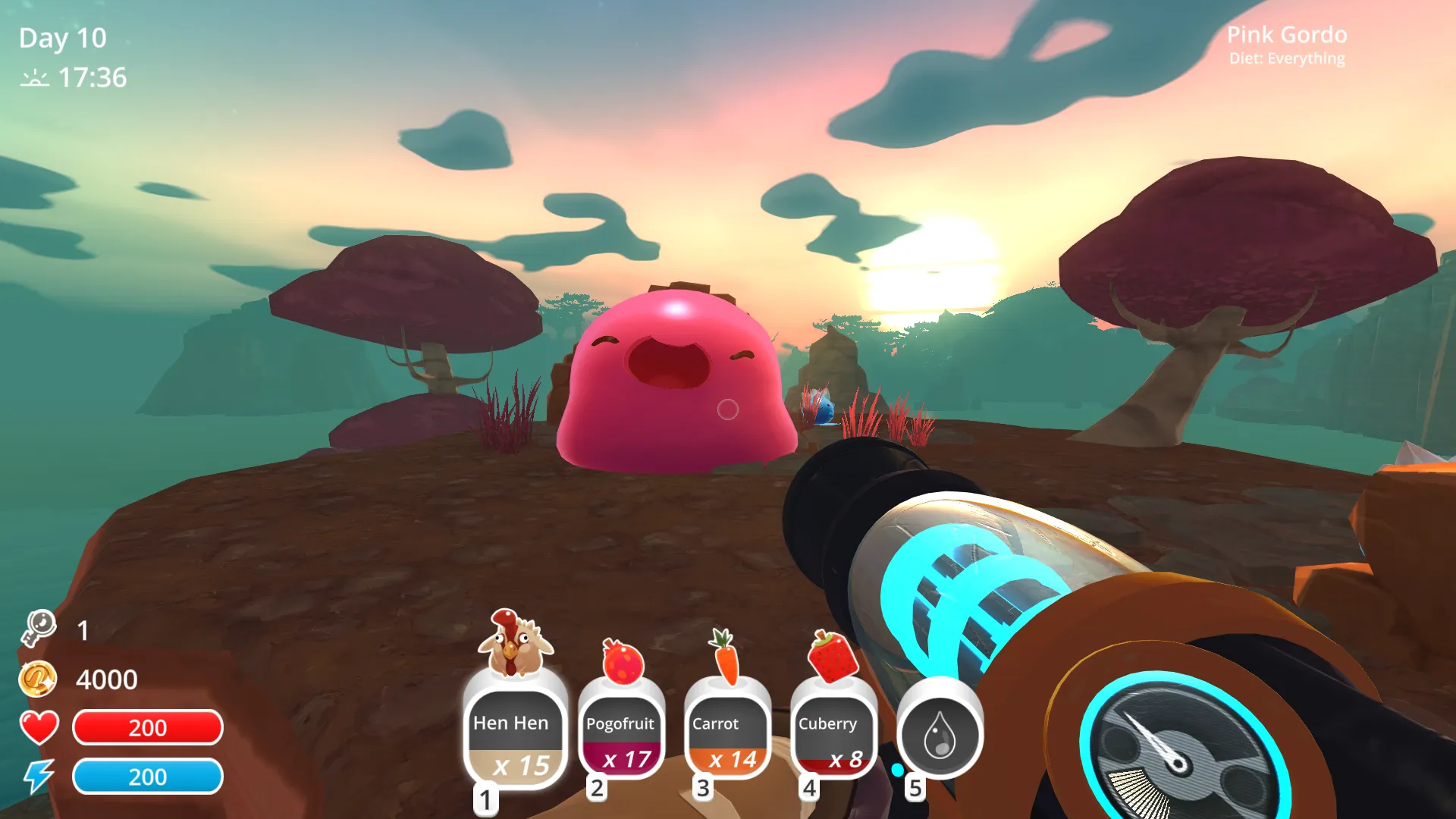Image resolution: width=1456 pixels, height=819 pixels.
Task: Choose the Pogofruit slot
Action: pos(621,736)
